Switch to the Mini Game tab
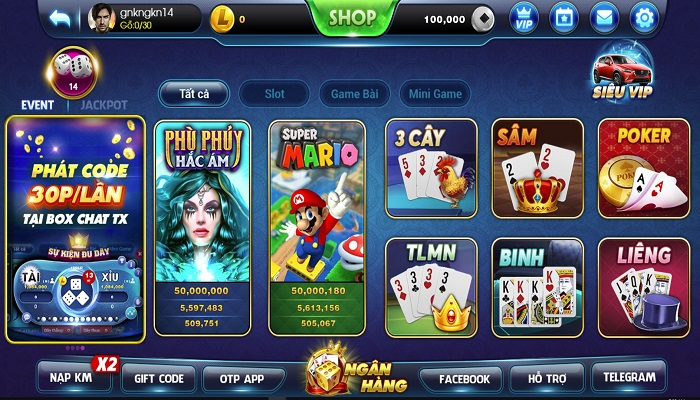This screenshot has height=400, width=700. (436, 94)
